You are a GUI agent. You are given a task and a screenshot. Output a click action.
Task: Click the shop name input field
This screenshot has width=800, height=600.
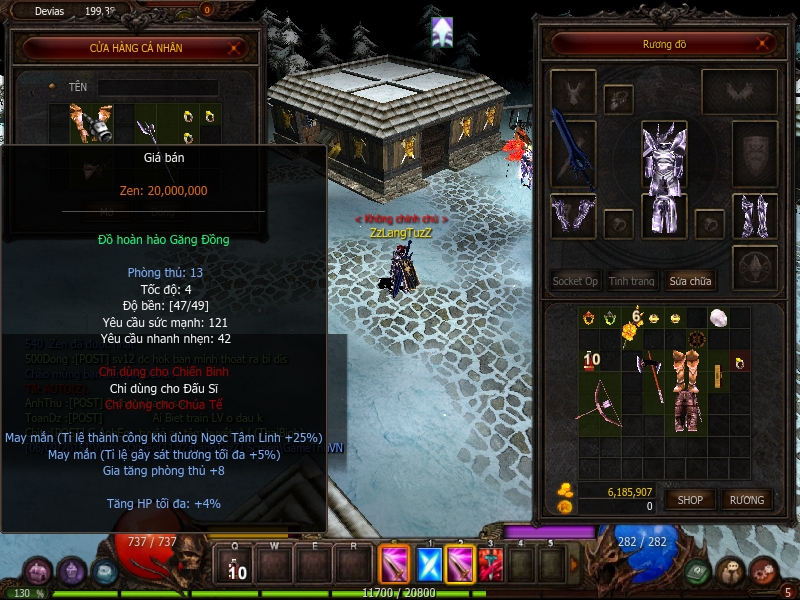tap(157, 88)
